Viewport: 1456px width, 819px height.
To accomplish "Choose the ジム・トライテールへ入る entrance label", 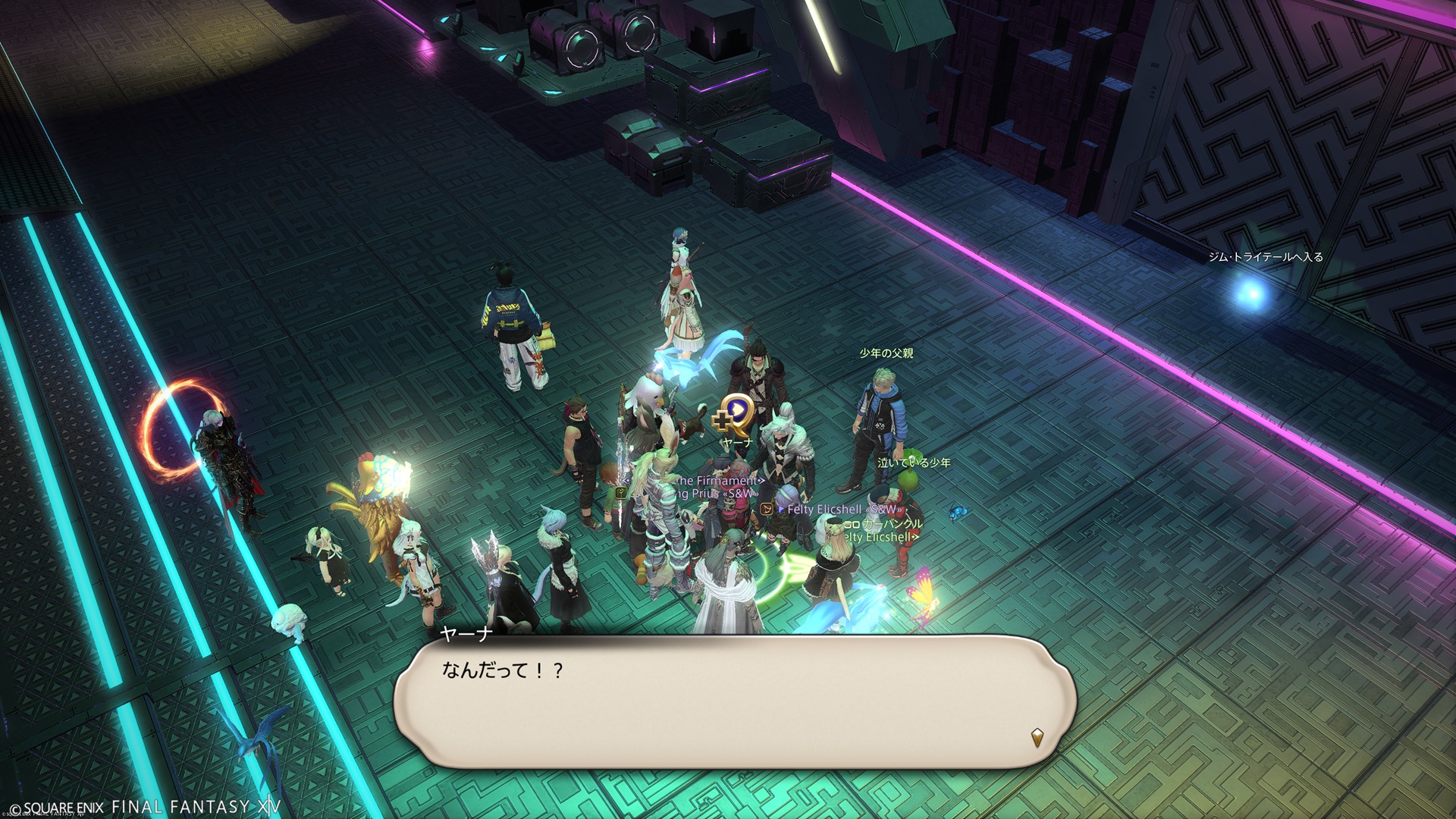I will pos(1265,257).
